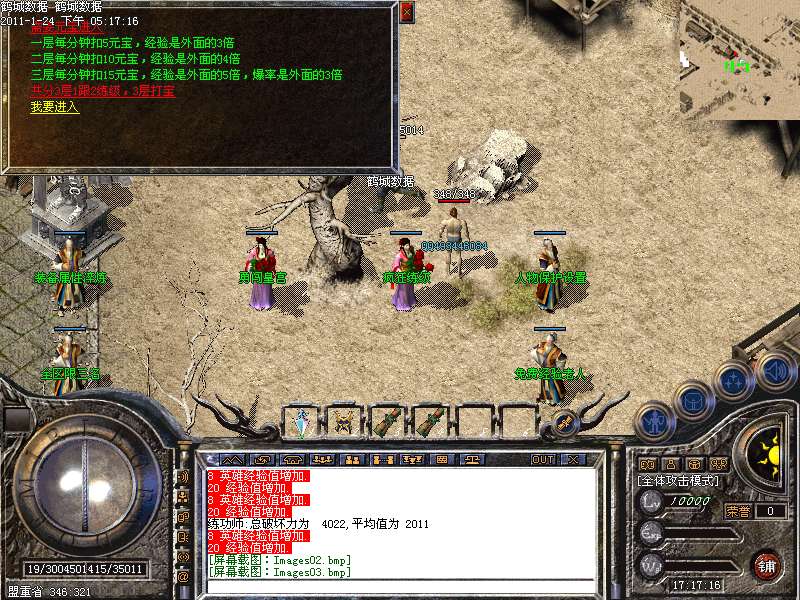This screenshot has width=800, height=600.
Task: Close the chat window with X
Action: [x=573, y=460]
